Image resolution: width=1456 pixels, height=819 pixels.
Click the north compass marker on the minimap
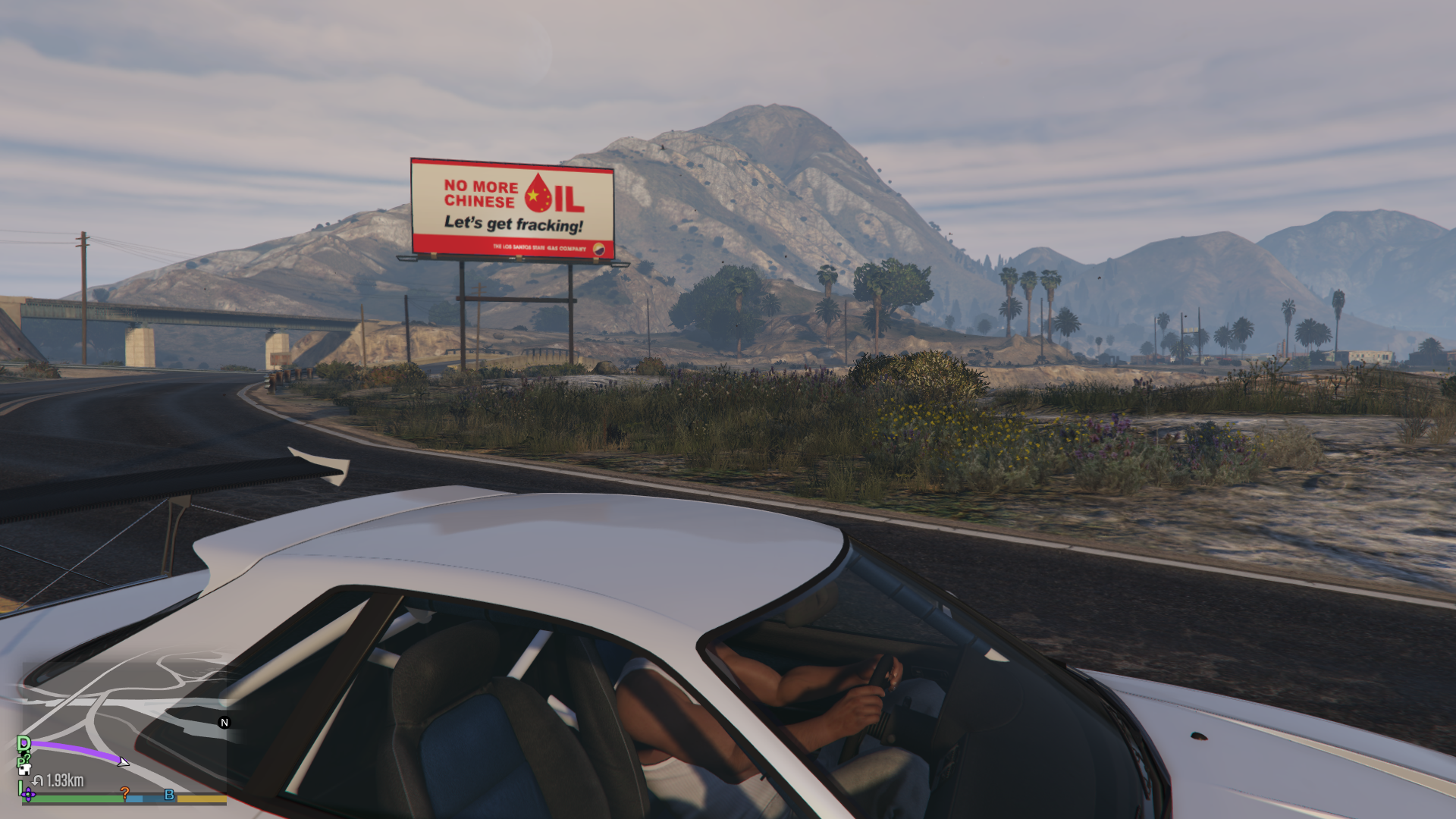point(224,723)
